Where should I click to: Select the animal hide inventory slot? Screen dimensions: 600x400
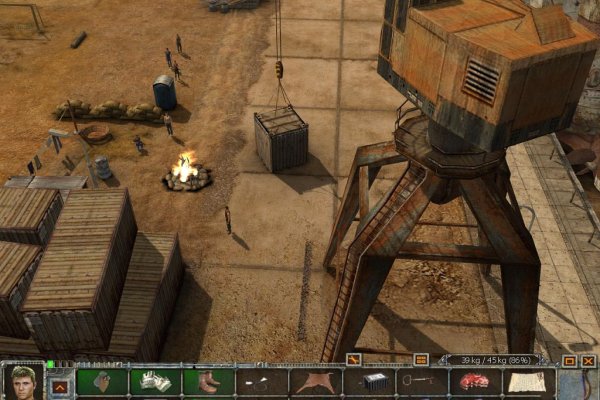coord(315,382)
